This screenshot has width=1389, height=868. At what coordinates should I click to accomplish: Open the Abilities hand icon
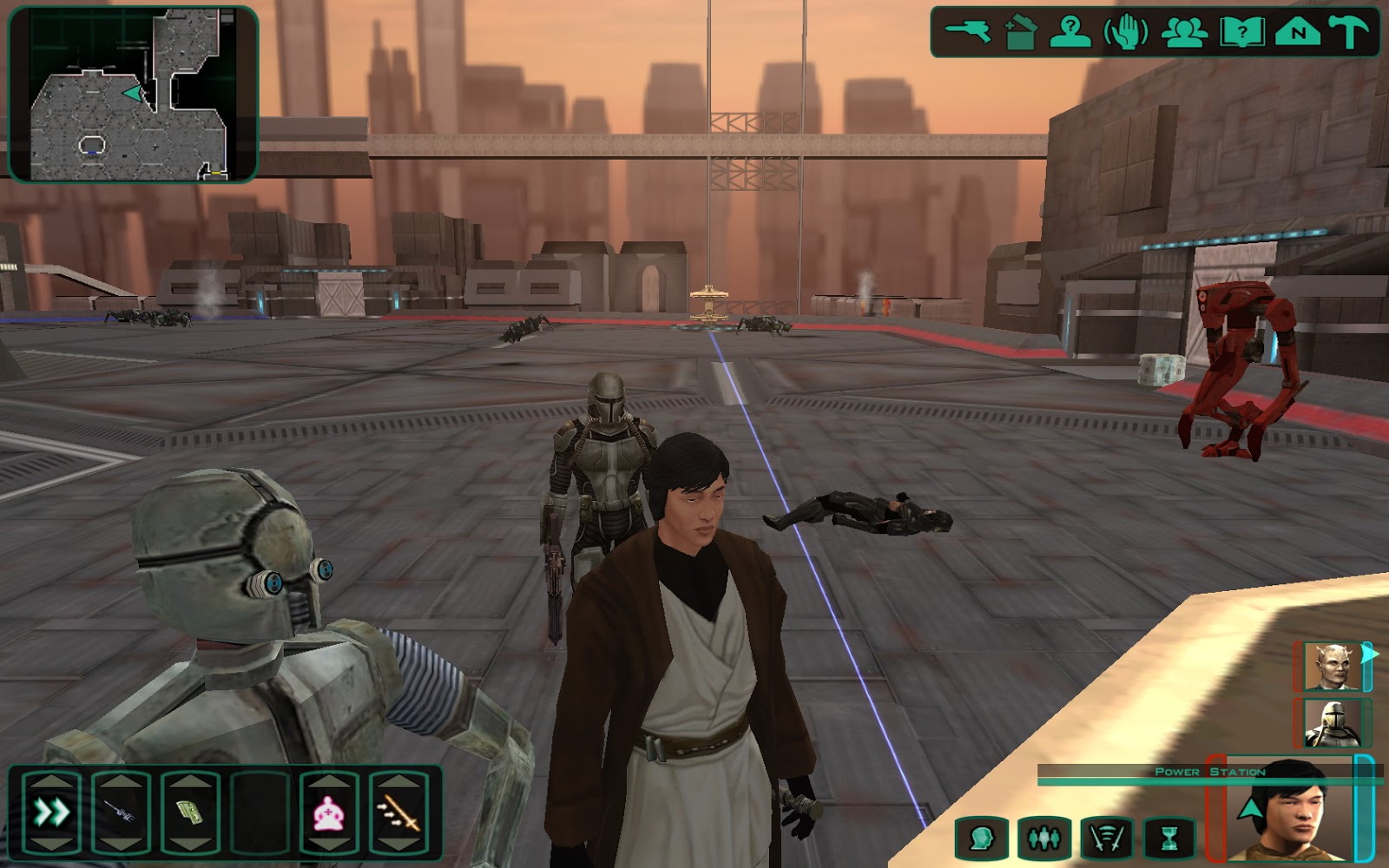pyautogui.click(x=1124, y=32)
